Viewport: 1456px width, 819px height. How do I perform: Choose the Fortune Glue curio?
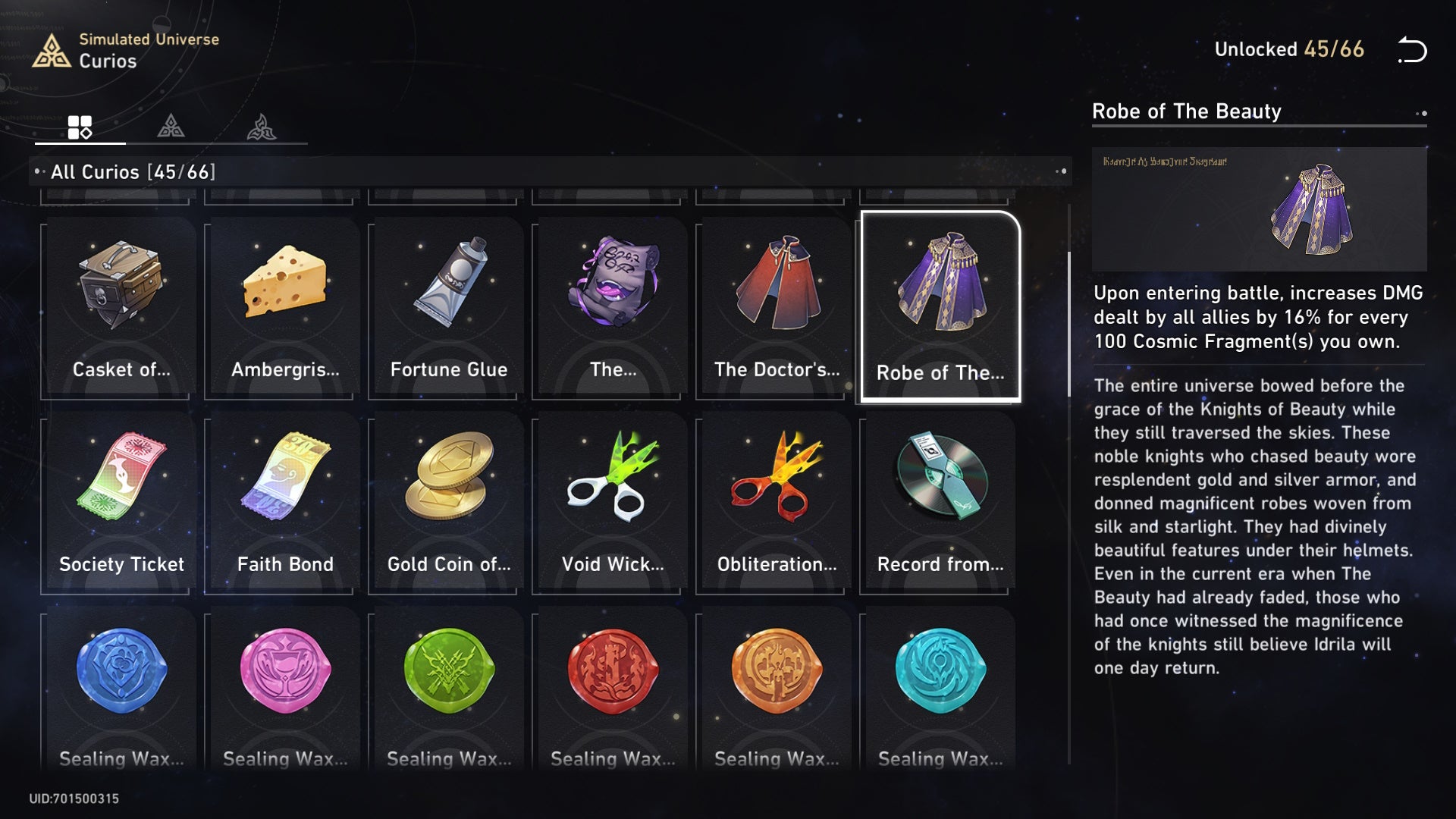tap(448, 307)
